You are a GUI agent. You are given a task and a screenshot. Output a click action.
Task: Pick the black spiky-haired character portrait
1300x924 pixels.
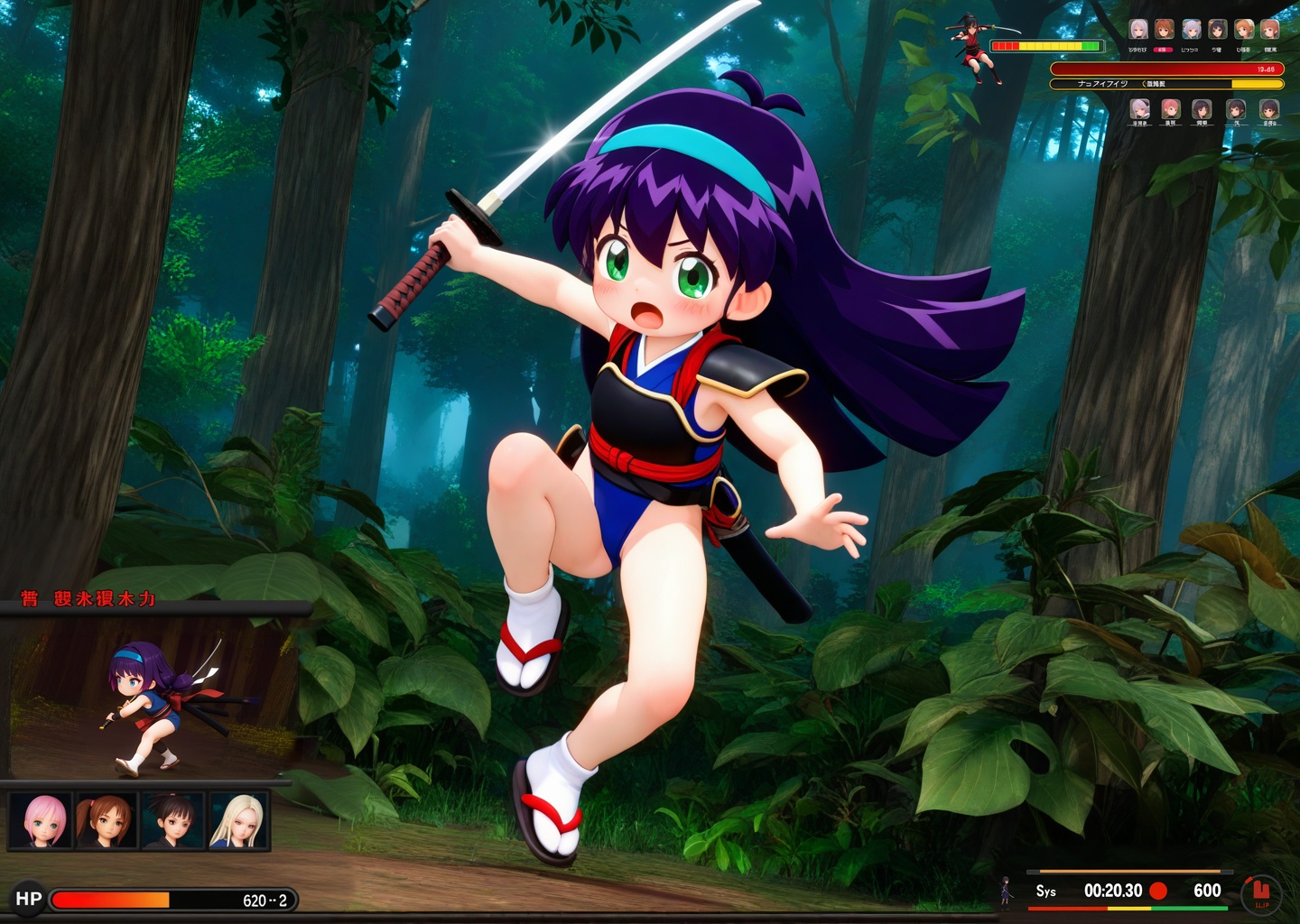click(x=173, y=820)
